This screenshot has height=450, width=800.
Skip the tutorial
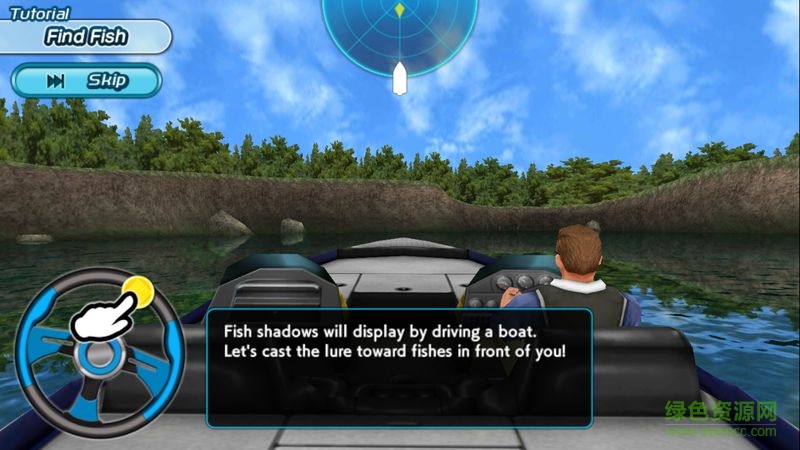(87, 80)
